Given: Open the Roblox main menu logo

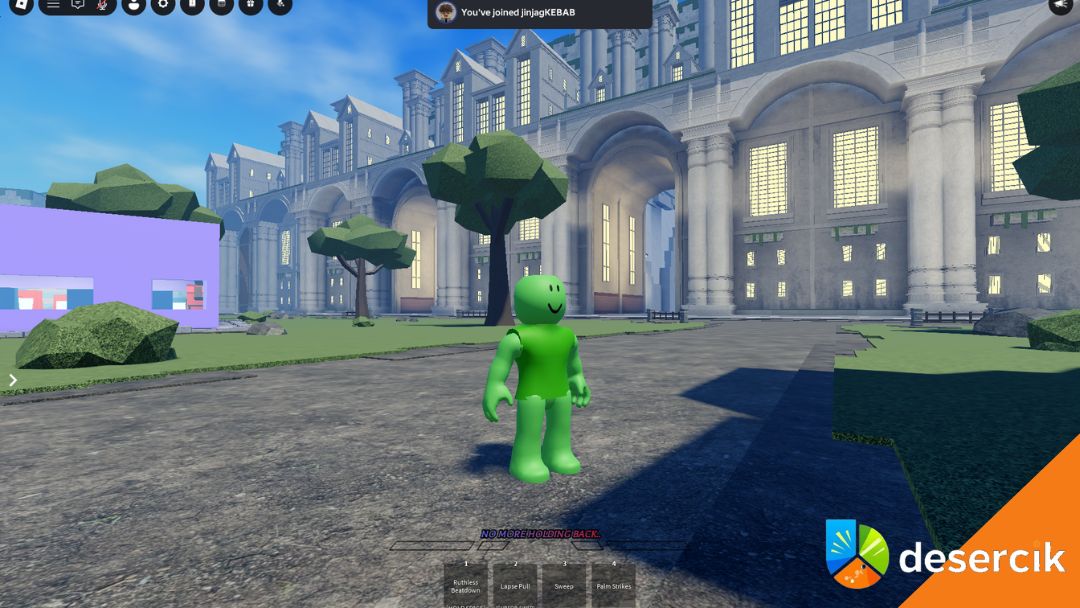Looking at the screenshot, I should coord(21,5).
